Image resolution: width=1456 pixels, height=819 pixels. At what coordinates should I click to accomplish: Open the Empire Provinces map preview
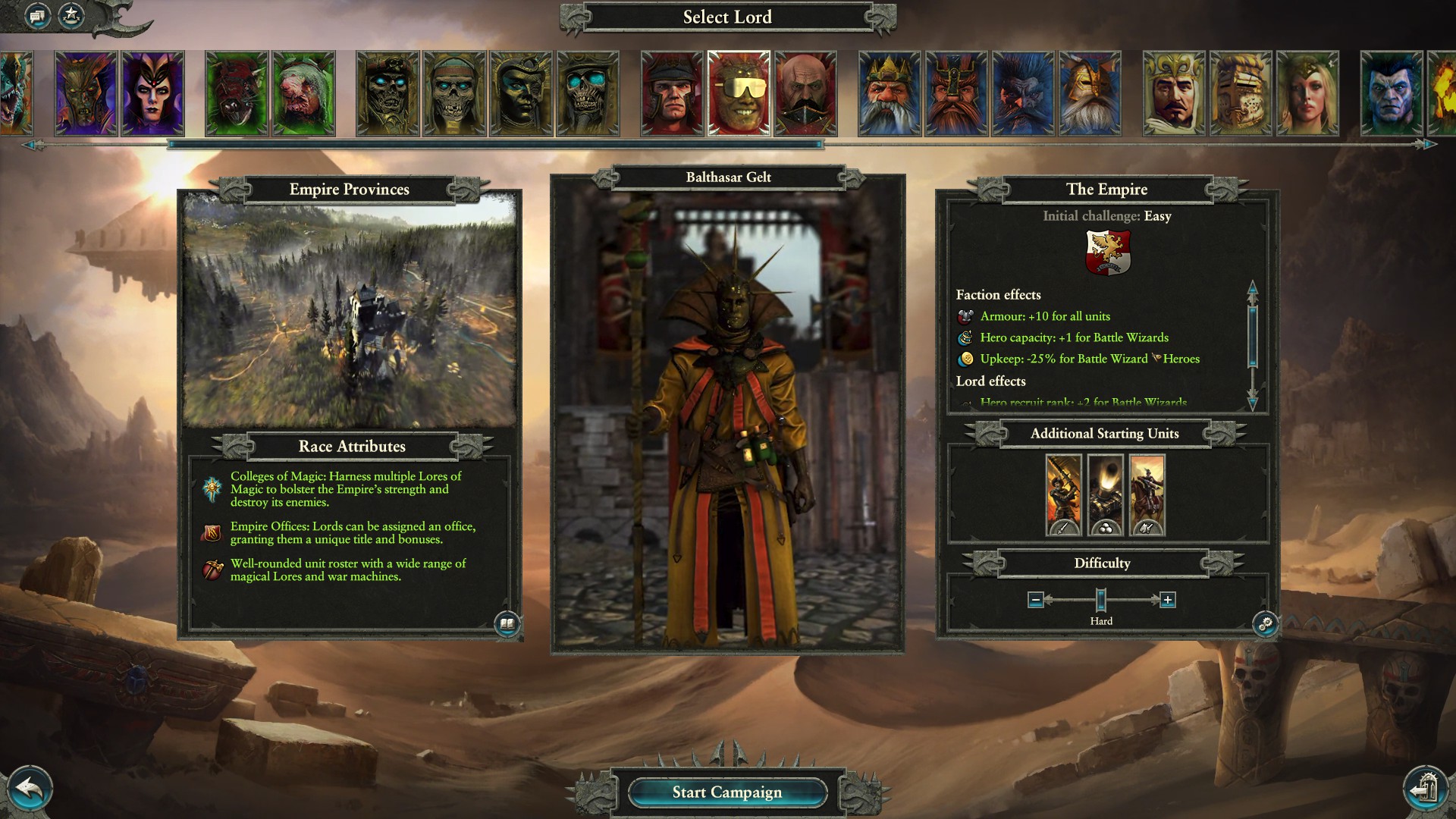[x=347, y=303]
